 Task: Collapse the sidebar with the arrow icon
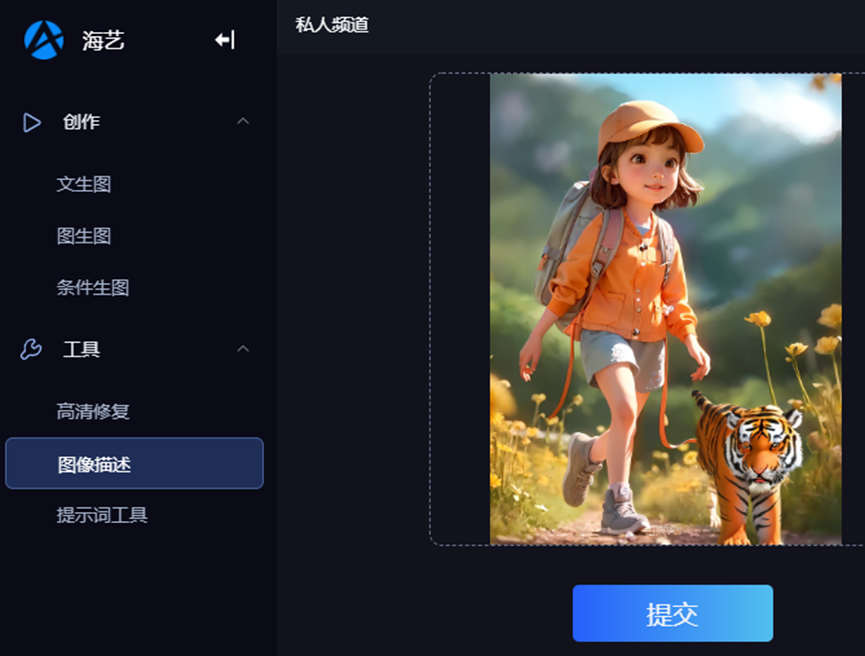(225, 40)
